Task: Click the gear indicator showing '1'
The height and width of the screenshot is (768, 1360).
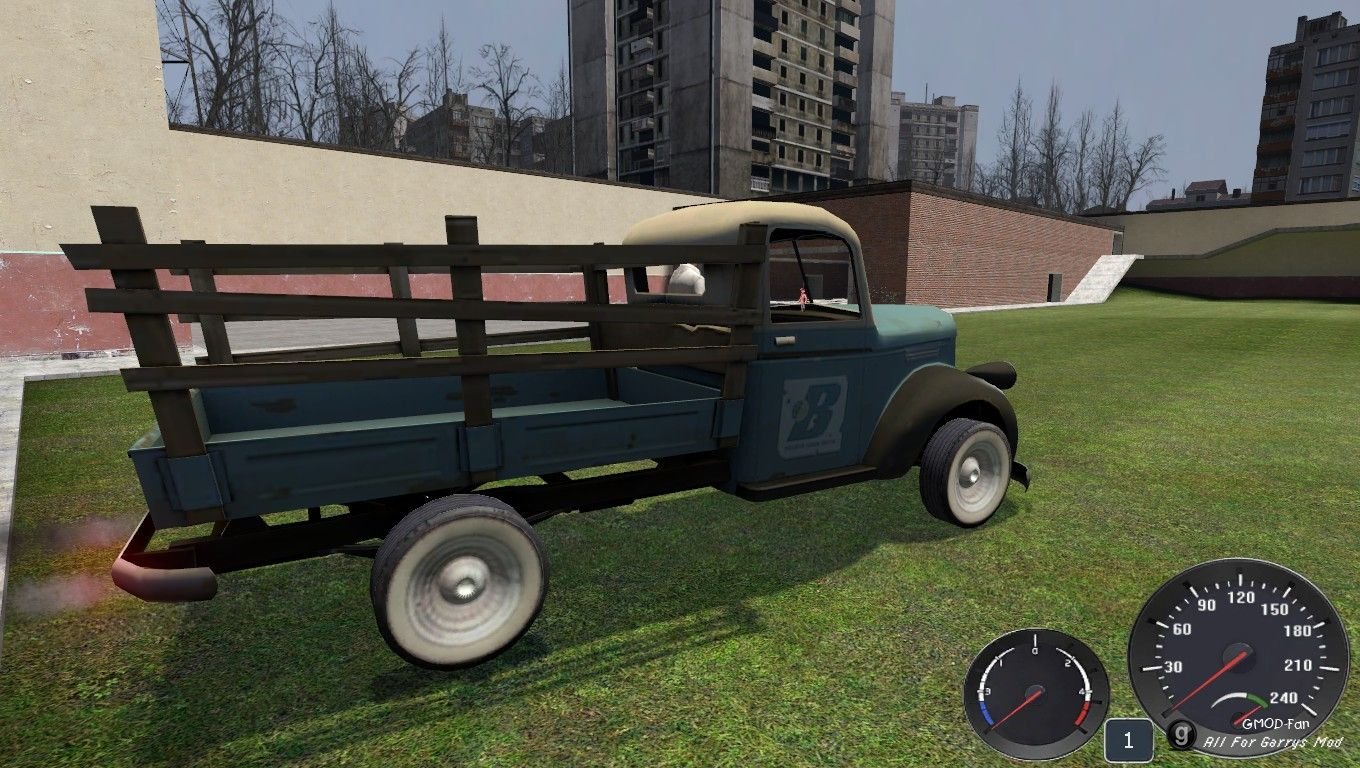Action: coord(1131,741)
